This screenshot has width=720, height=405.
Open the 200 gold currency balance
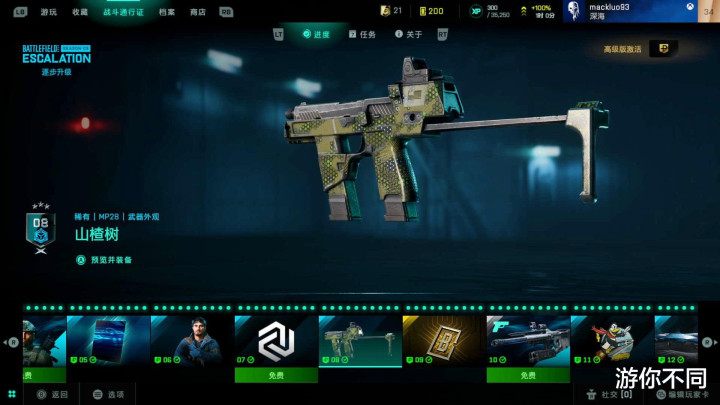point(432,11)
